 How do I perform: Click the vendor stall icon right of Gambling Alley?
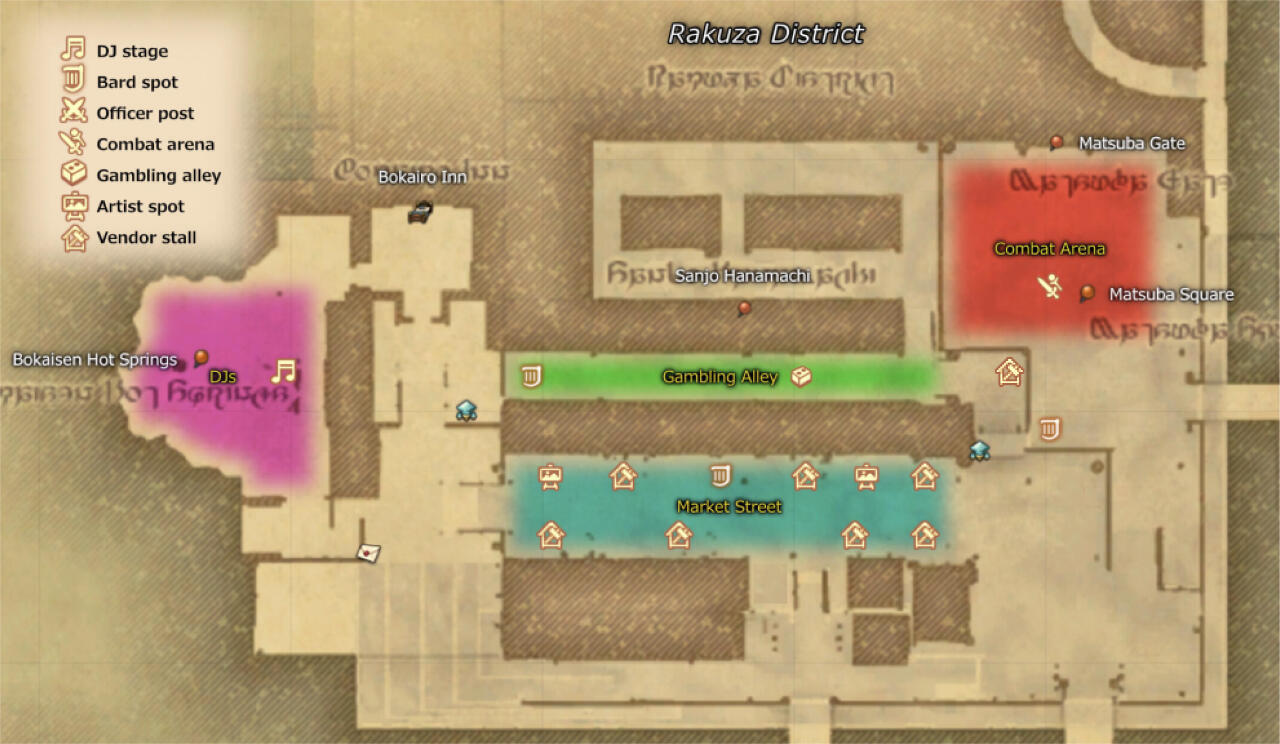click(1009, 372)
